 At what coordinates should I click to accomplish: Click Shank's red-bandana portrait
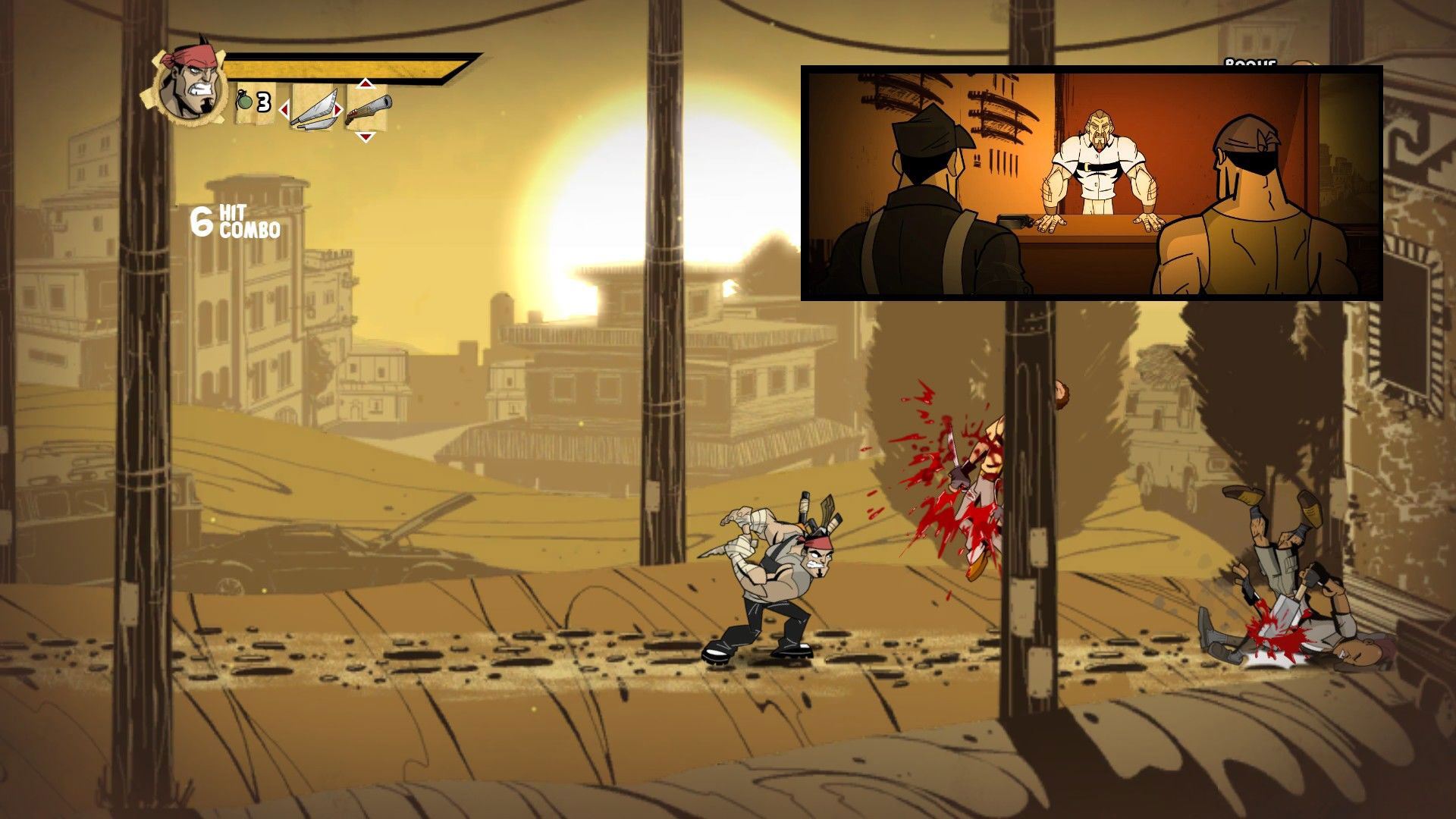click(184, 83)
